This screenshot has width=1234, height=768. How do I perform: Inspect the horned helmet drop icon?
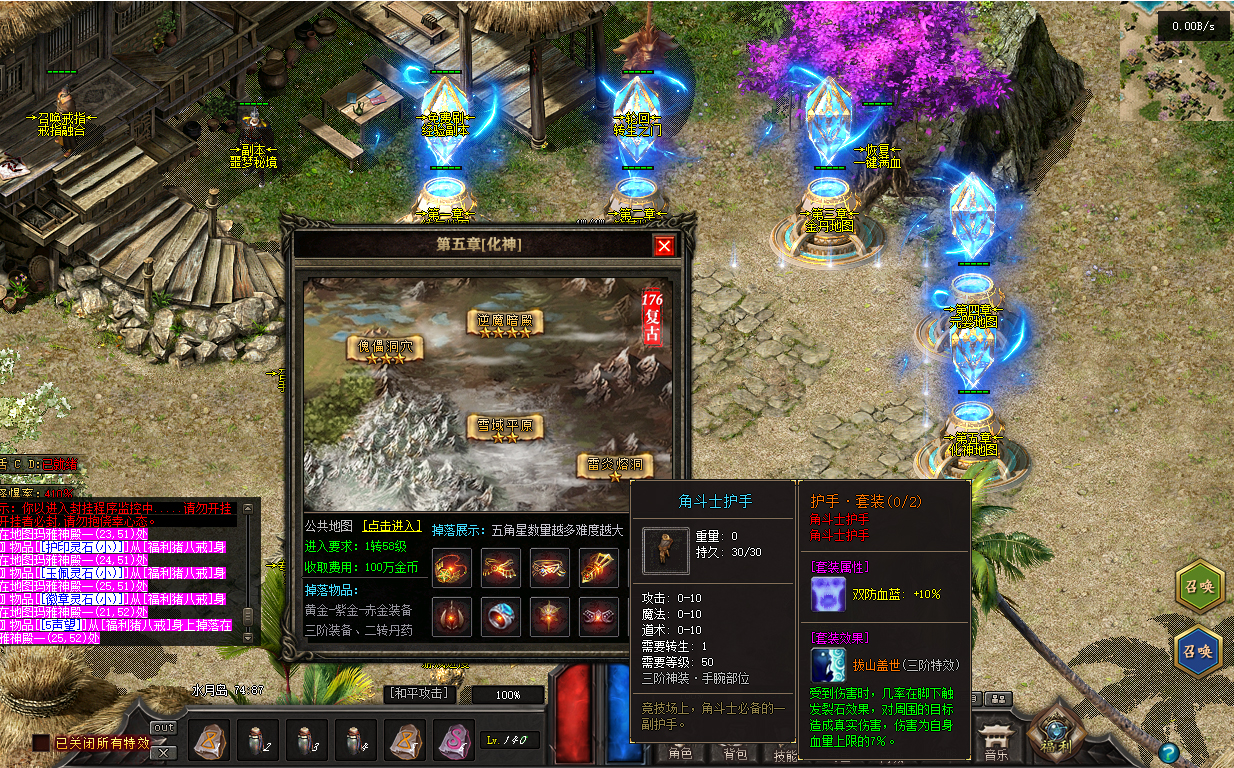tap(451, 616)
